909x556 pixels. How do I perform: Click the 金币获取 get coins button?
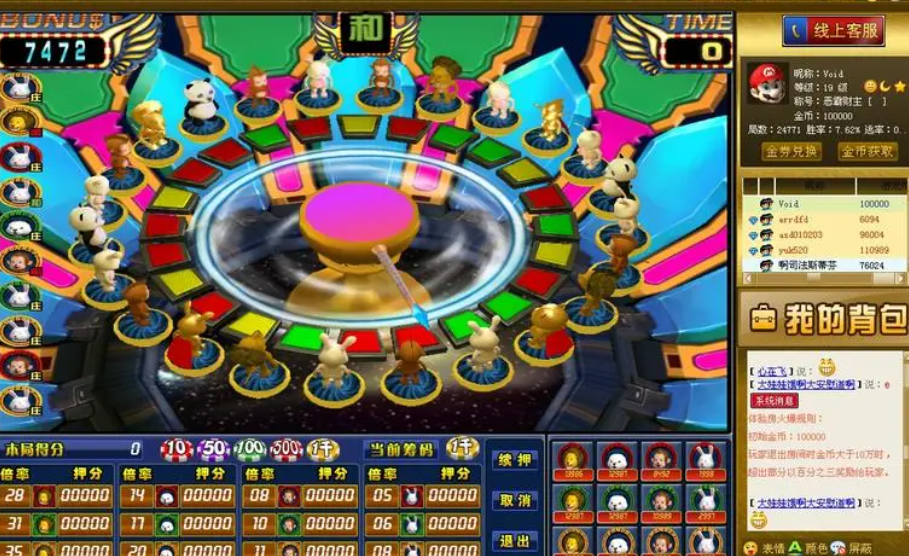point(866,152)
